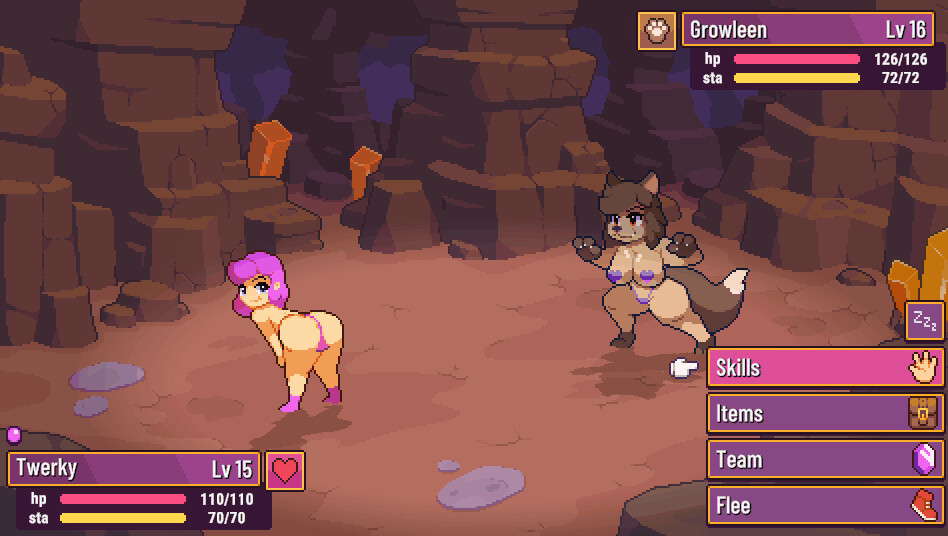The width and height of the screenshot is (948, 536).
Task: Open the Skills battle menu
Action: click(x=825, y=368)
